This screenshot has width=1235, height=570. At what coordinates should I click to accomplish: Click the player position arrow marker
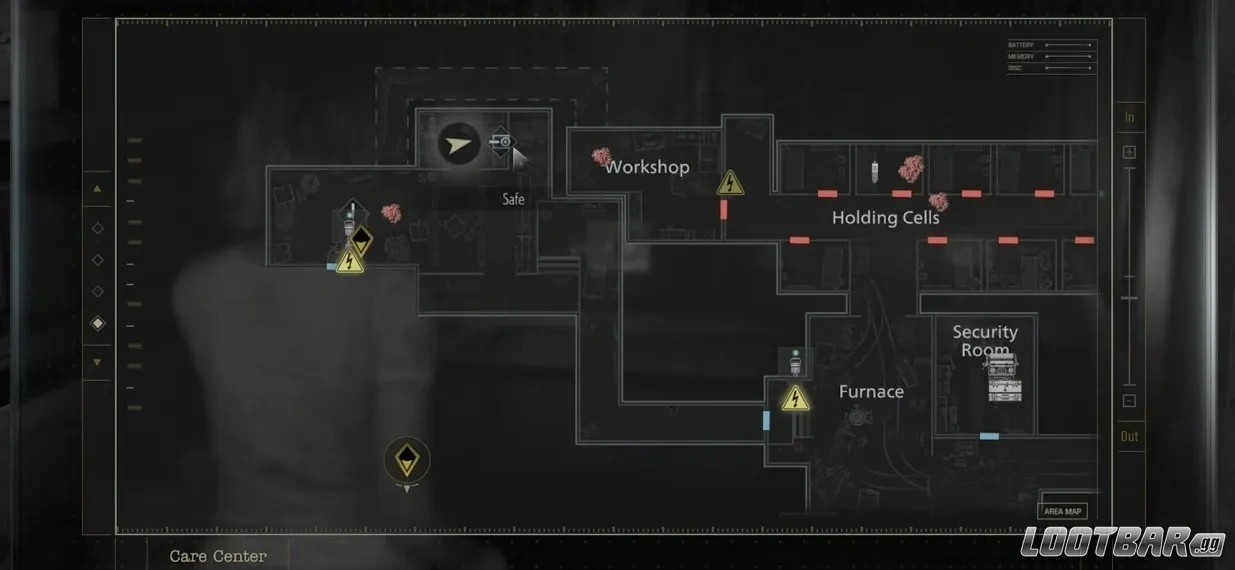click(458, 145)
